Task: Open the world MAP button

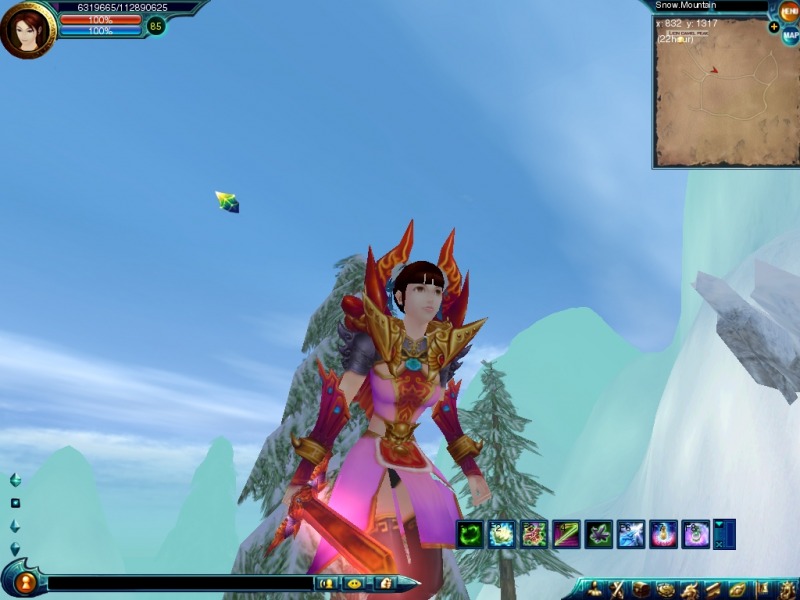Action: point(789,36)
